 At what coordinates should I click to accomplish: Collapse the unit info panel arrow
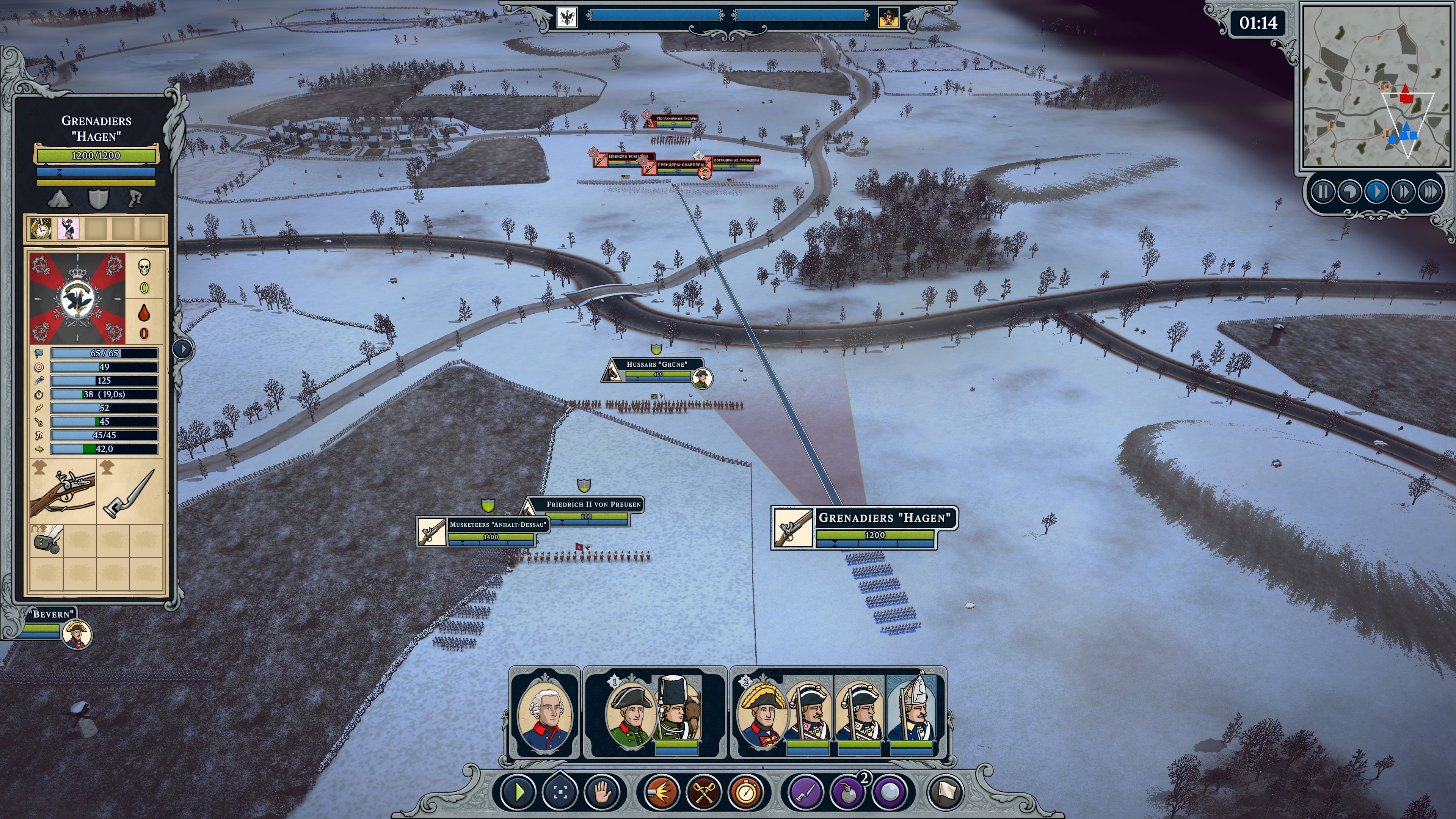[182, 348]
